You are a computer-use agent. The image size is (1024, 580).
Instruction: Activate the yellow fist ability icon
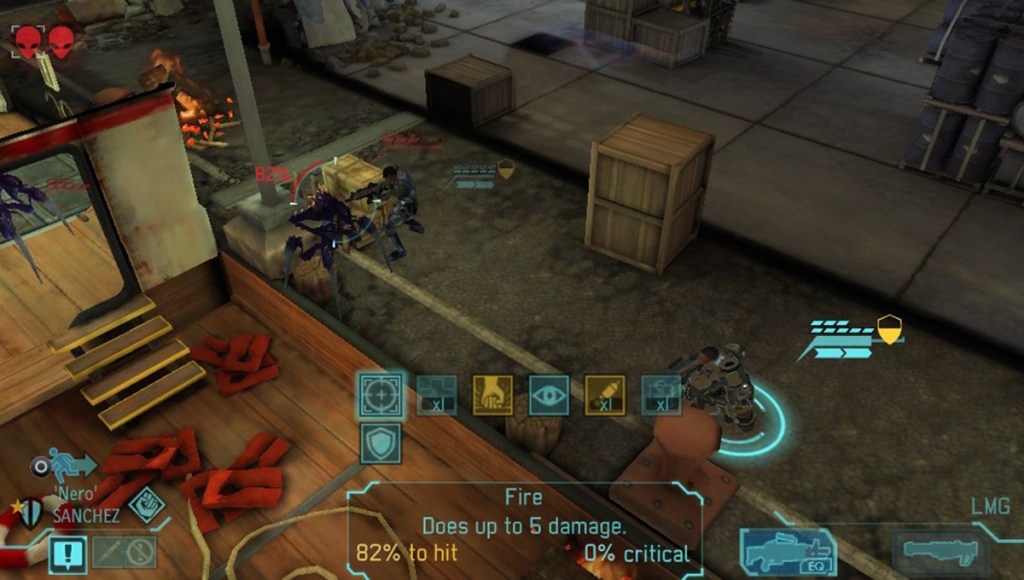pos(492,394)
